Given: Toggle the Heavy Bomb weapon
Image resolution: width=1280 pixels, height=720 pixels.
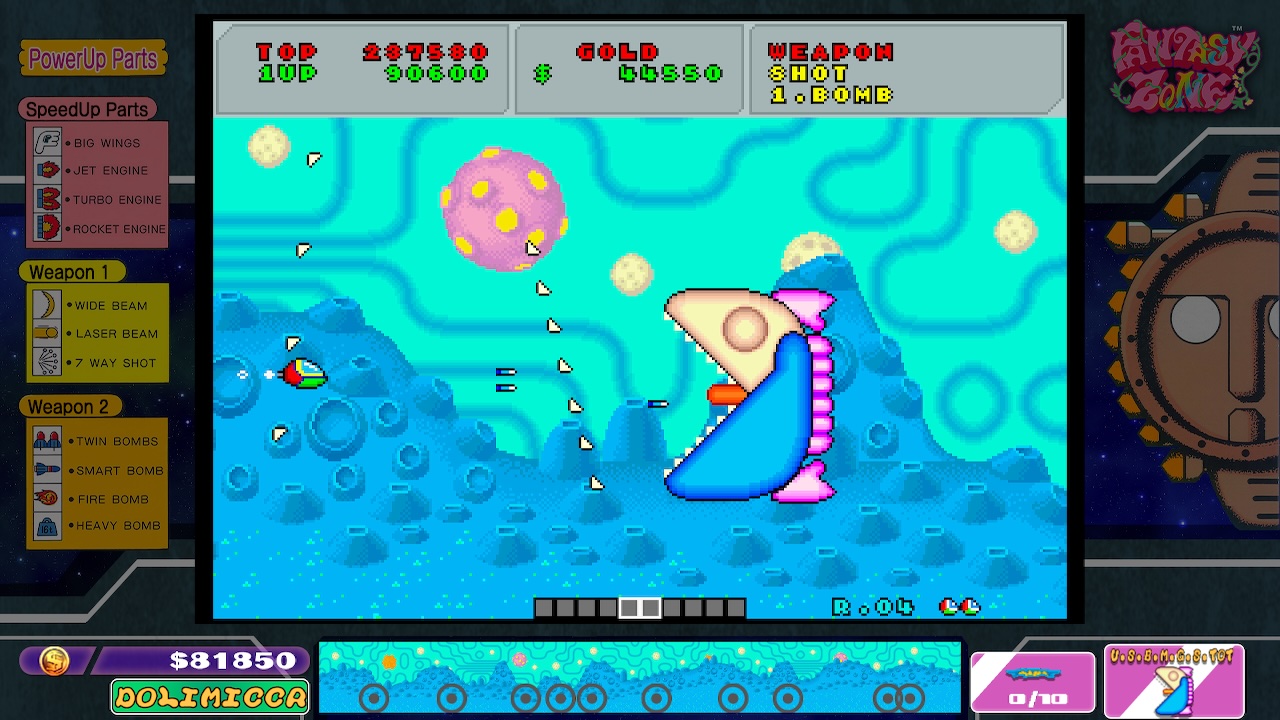Looking at the screenshot, I should click(x=48, y=526).
